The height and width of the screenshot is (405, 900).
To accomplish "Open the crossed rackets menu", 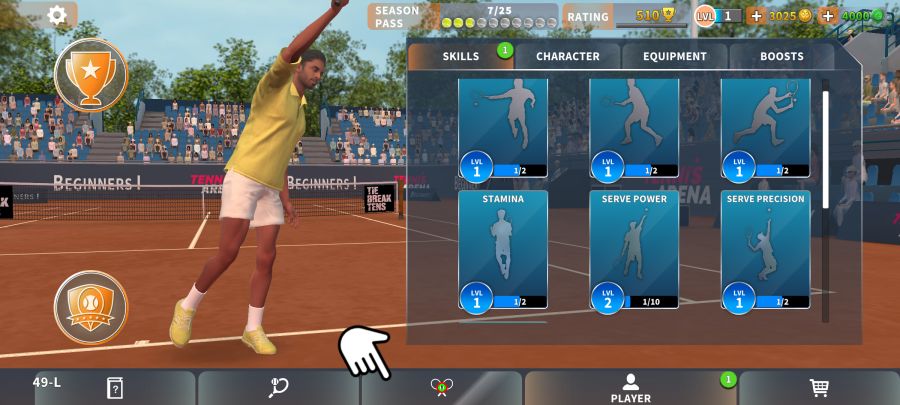I will tap(442, 388).
